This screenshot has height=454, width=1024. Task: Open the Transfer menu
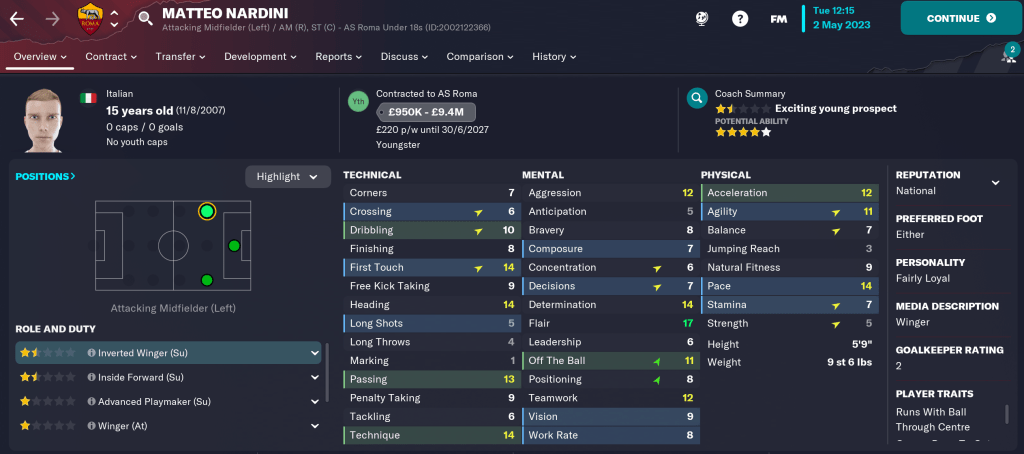click(181, 57)
